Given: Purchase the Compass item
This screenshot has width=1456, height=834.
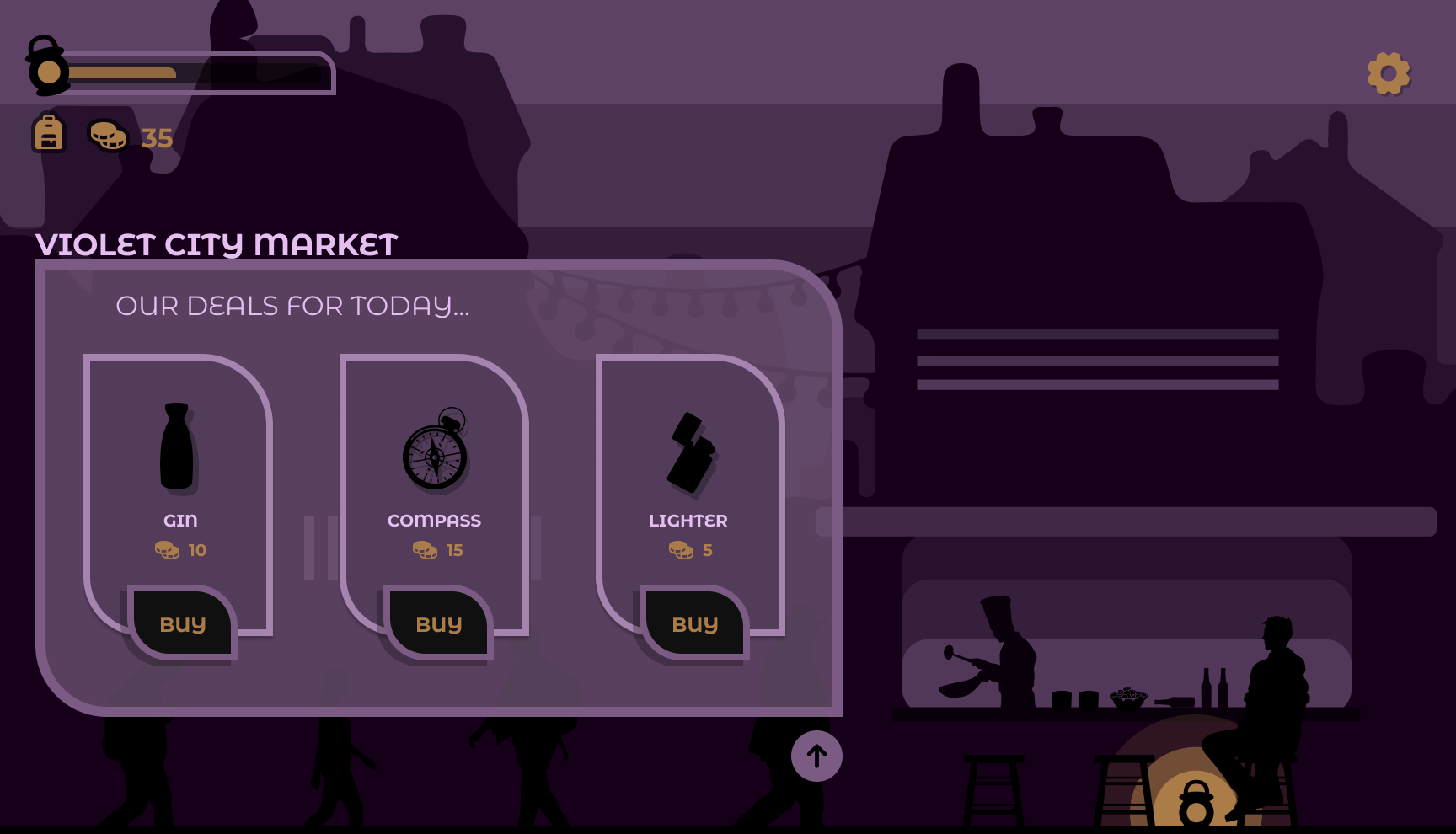Looking at the screenshot, I should point(439,624).
